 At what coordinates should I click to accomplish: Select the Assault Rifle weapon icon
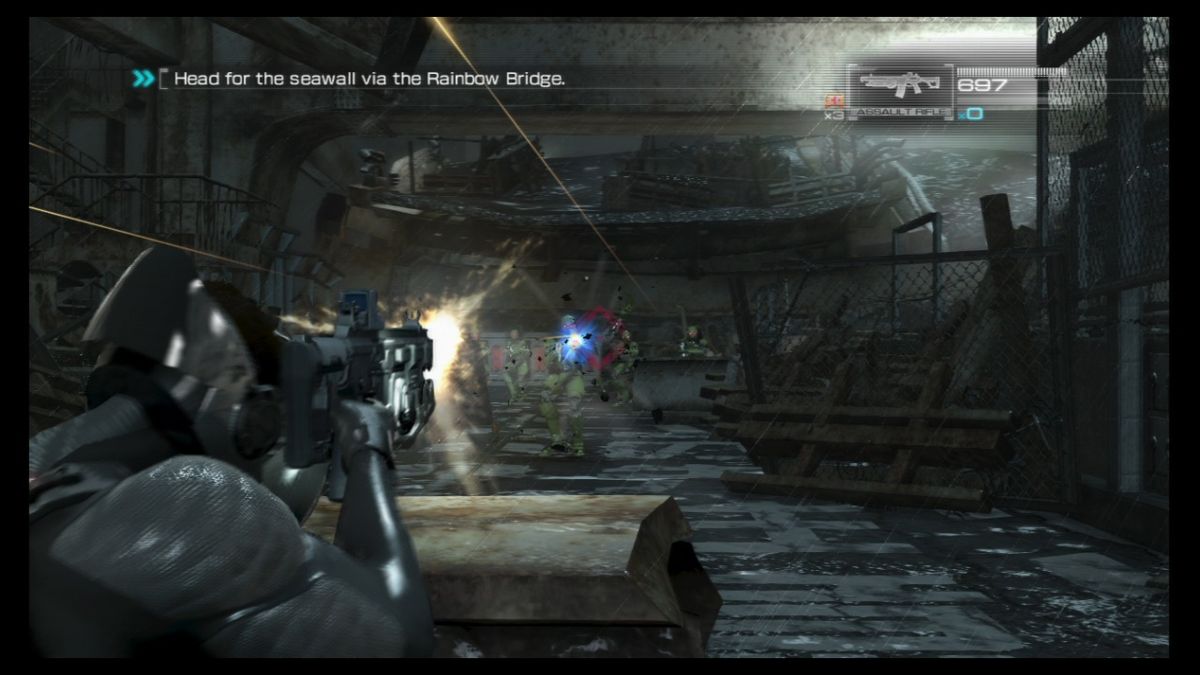click(x=900, y=84)
